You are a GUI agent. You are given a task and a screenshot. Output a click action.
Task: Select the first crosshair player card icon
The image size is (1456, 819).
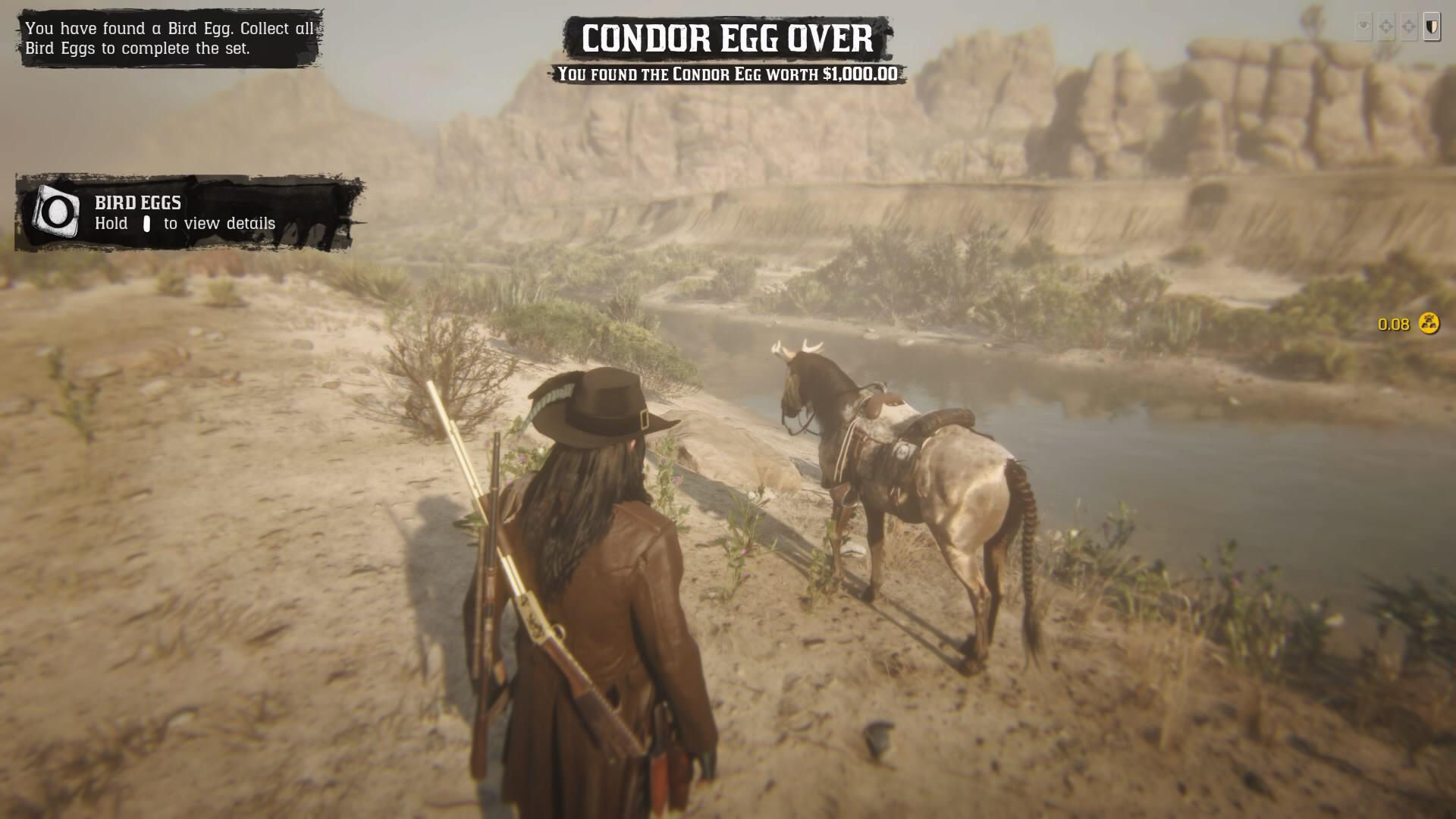click(x=1385, y=26)
